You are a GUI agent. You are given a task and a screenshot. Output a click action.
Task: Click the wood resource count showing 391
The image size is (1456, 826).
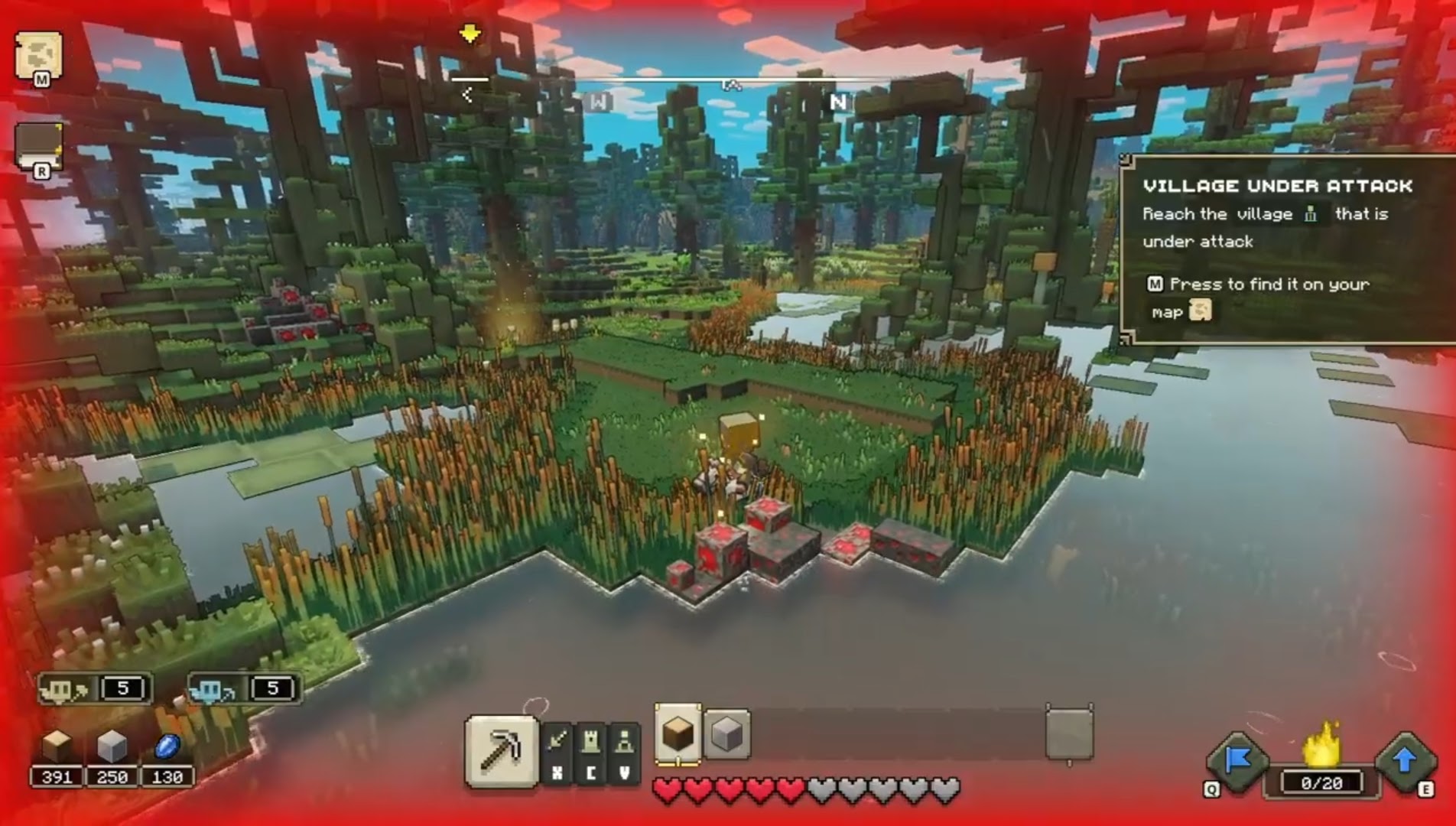pos(58,777)
